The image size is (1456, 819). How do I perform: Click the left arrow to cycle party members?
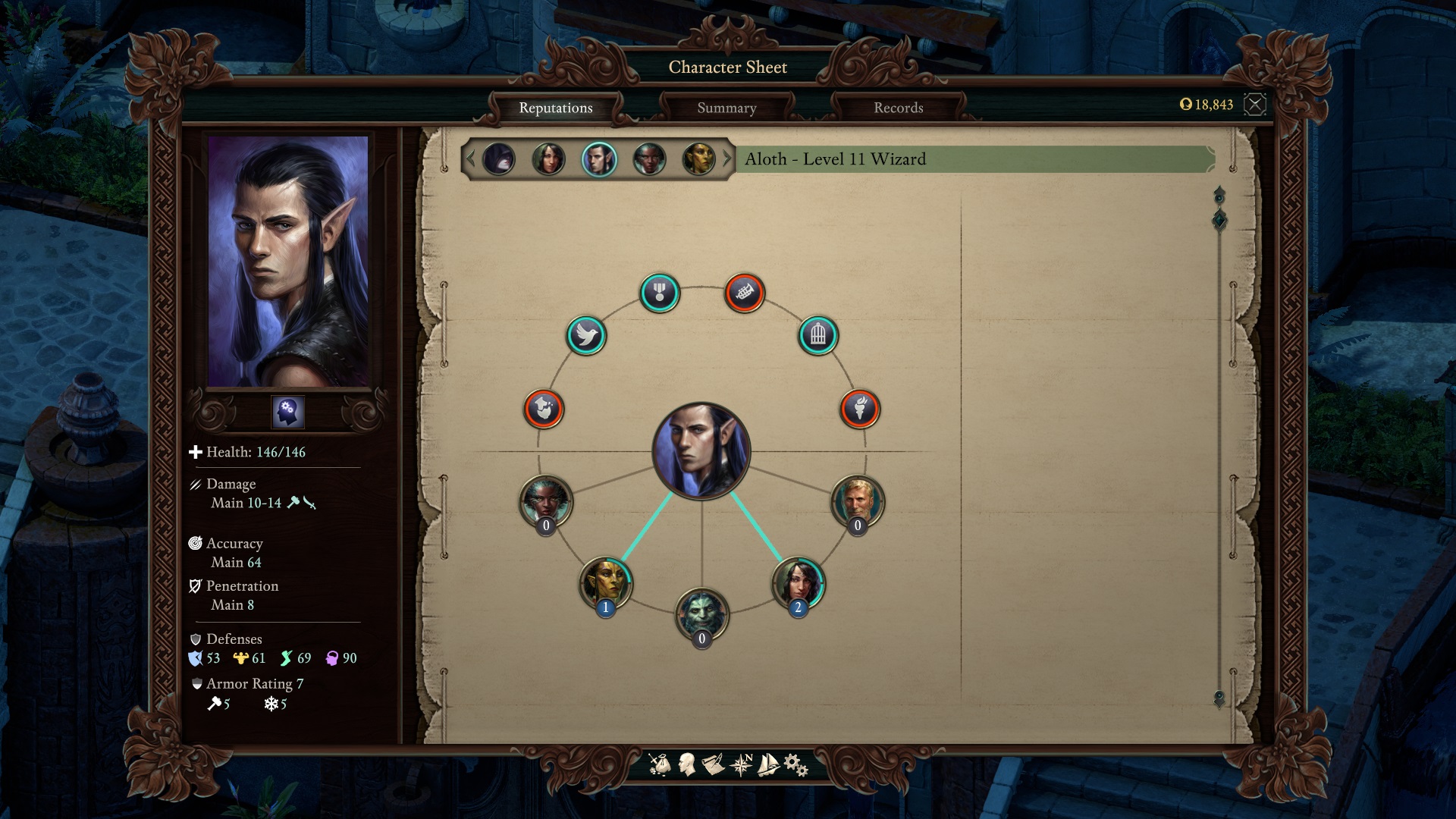tap(472, 159)
